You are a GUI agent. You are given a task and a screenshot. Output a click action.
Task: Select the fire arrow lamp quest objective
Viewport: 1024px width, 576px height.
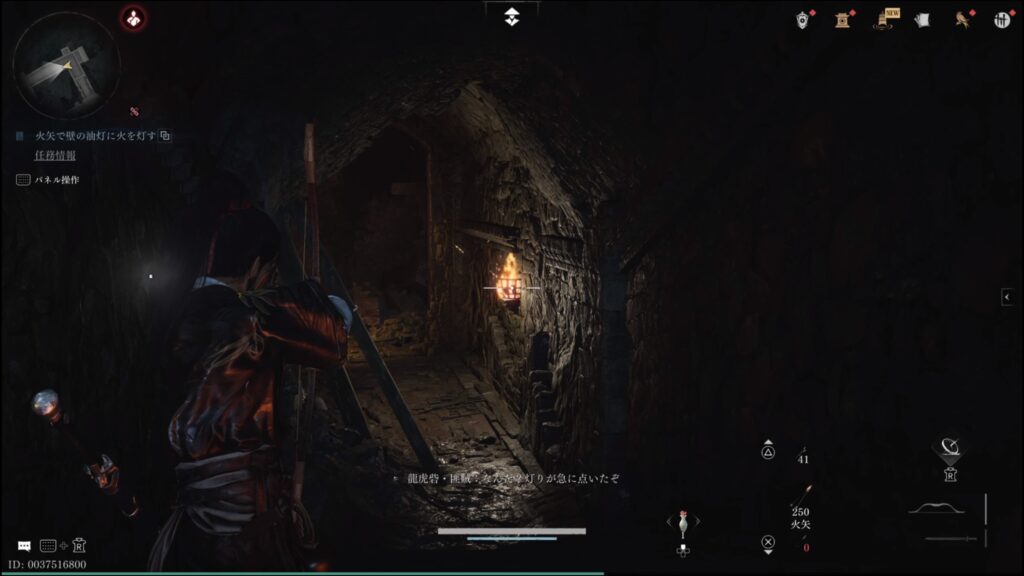(x=95, y=135)
